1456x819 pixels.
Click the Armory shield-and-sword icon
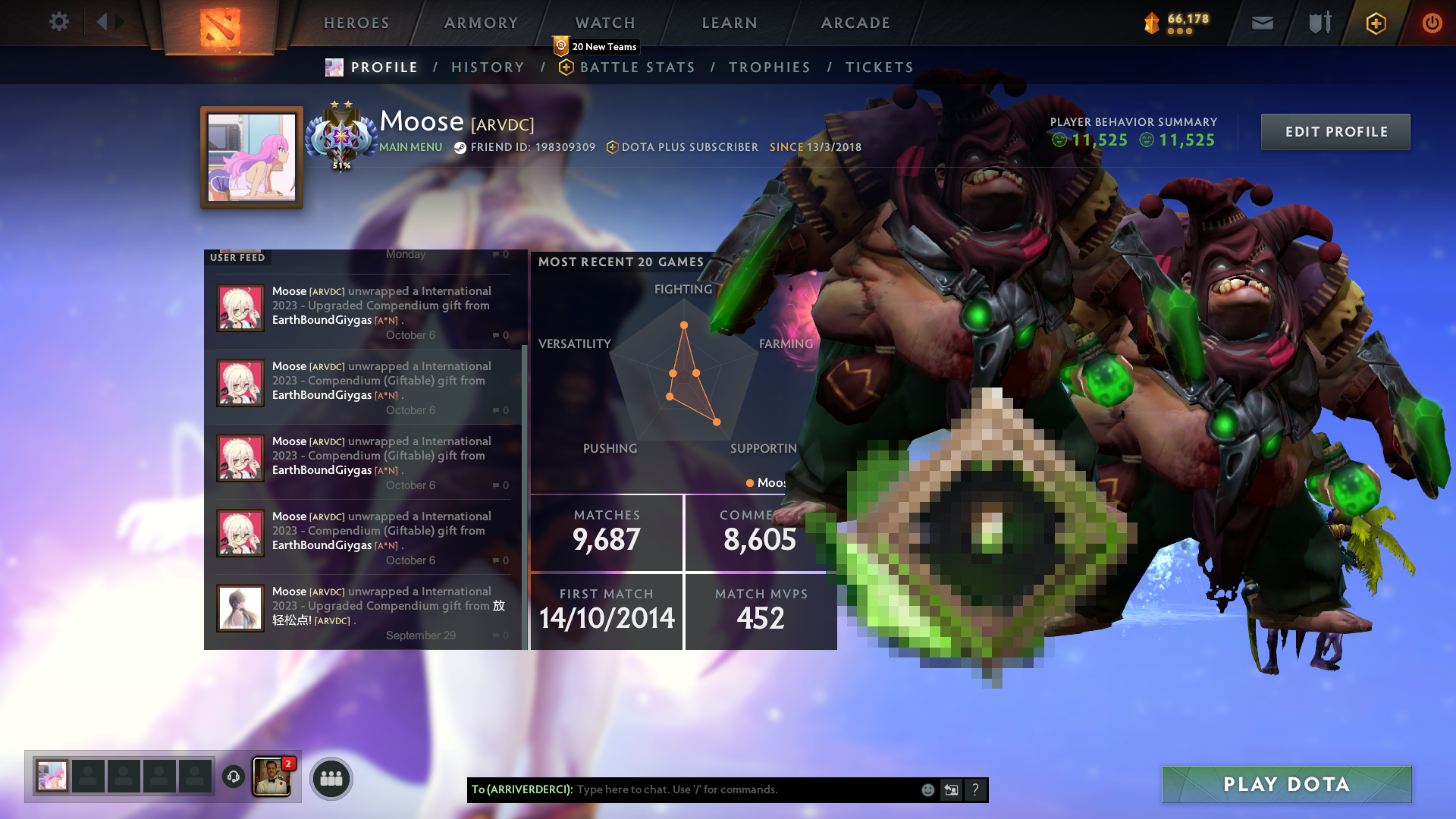1318,23
